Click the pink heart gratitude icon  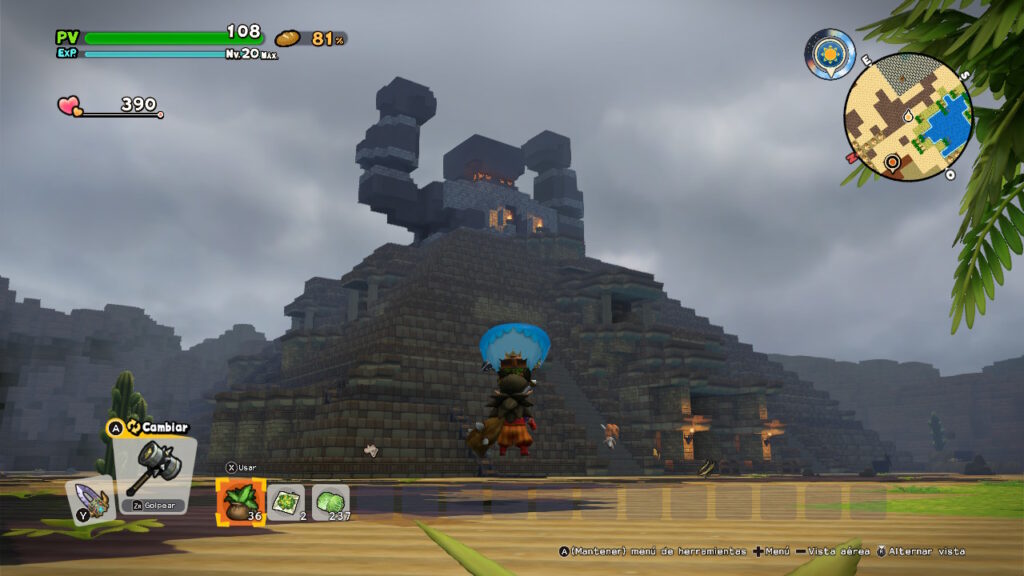[70, 105]
